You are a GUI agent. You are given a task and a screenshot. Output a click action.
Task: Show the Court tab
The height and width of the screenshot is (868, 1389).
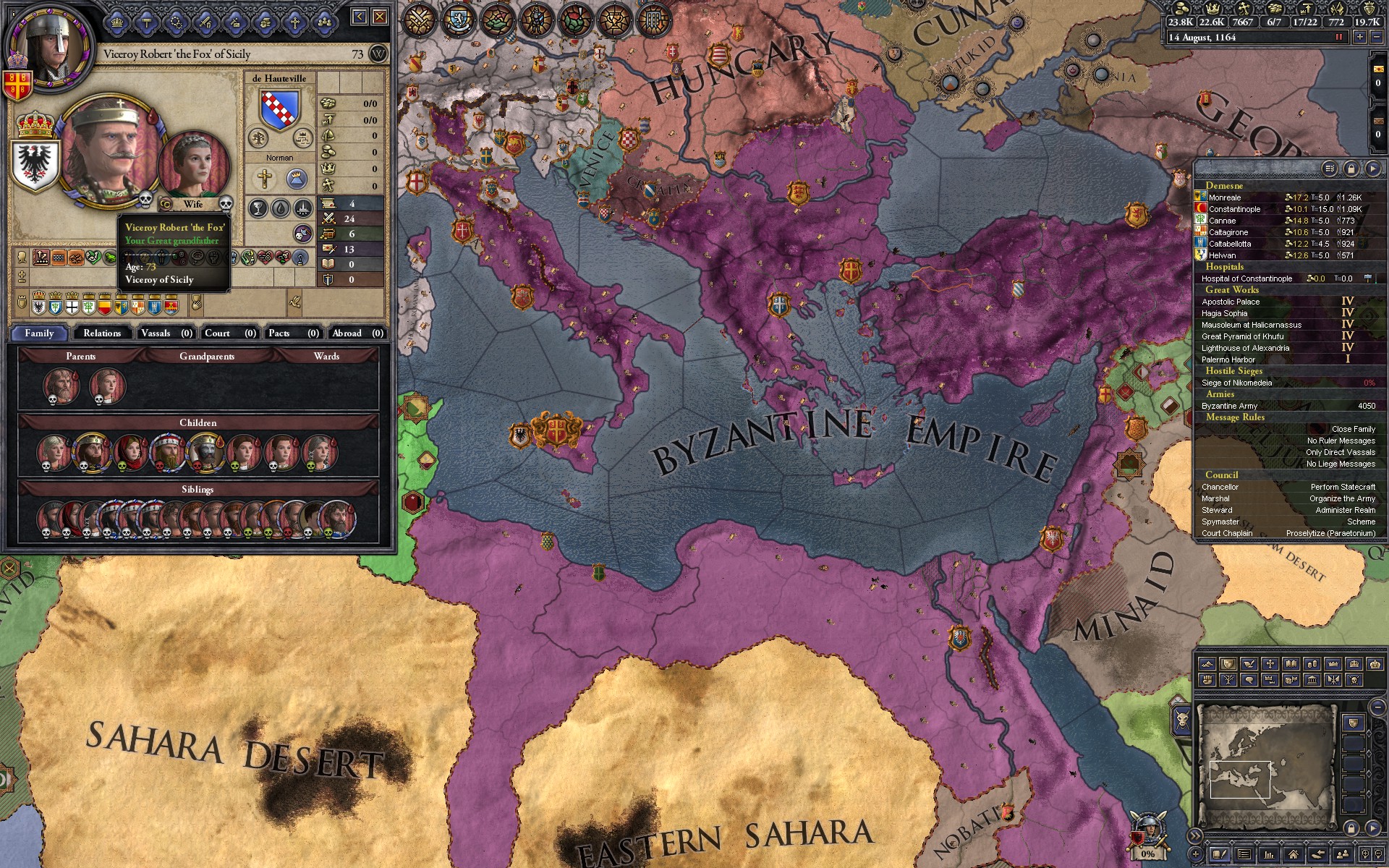(229, 333)
